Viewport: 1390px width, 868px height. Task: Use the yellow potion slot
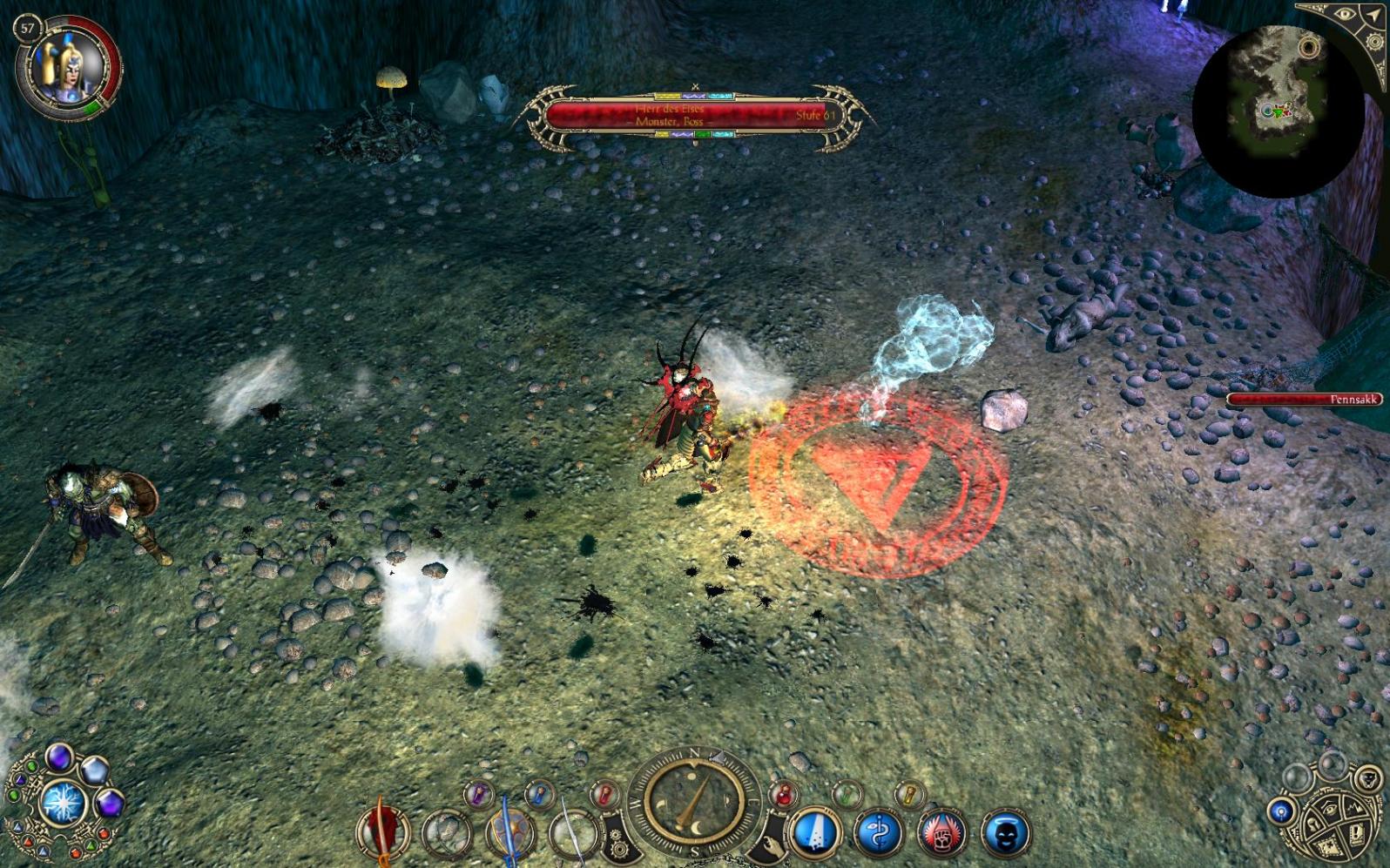pyautogui.click(x=908, y=794)
